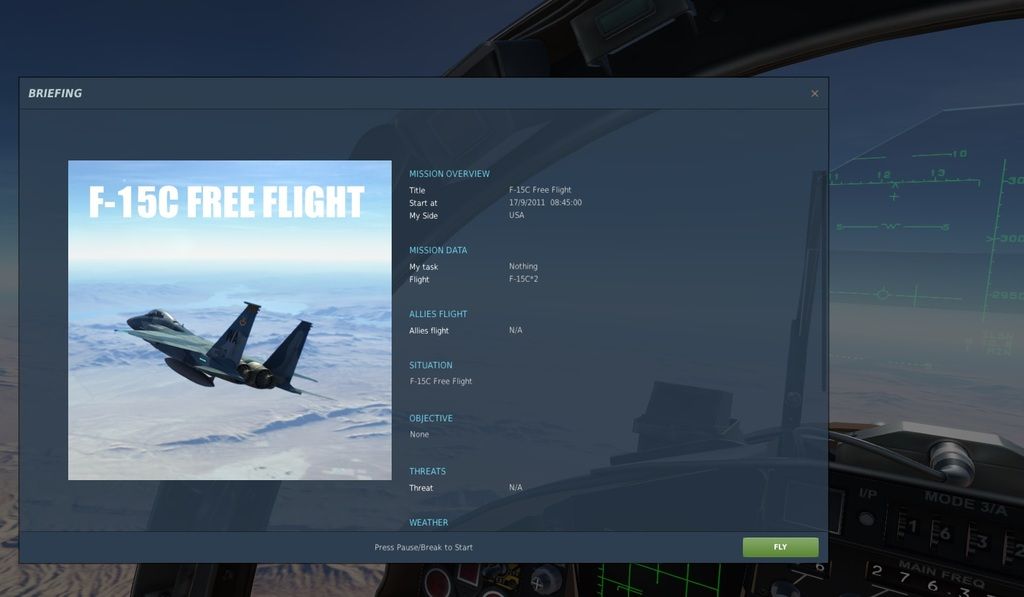Close the Briefing window
Image resolution: width=1024 pixels, height=597 pixels.
click(814, 94)
